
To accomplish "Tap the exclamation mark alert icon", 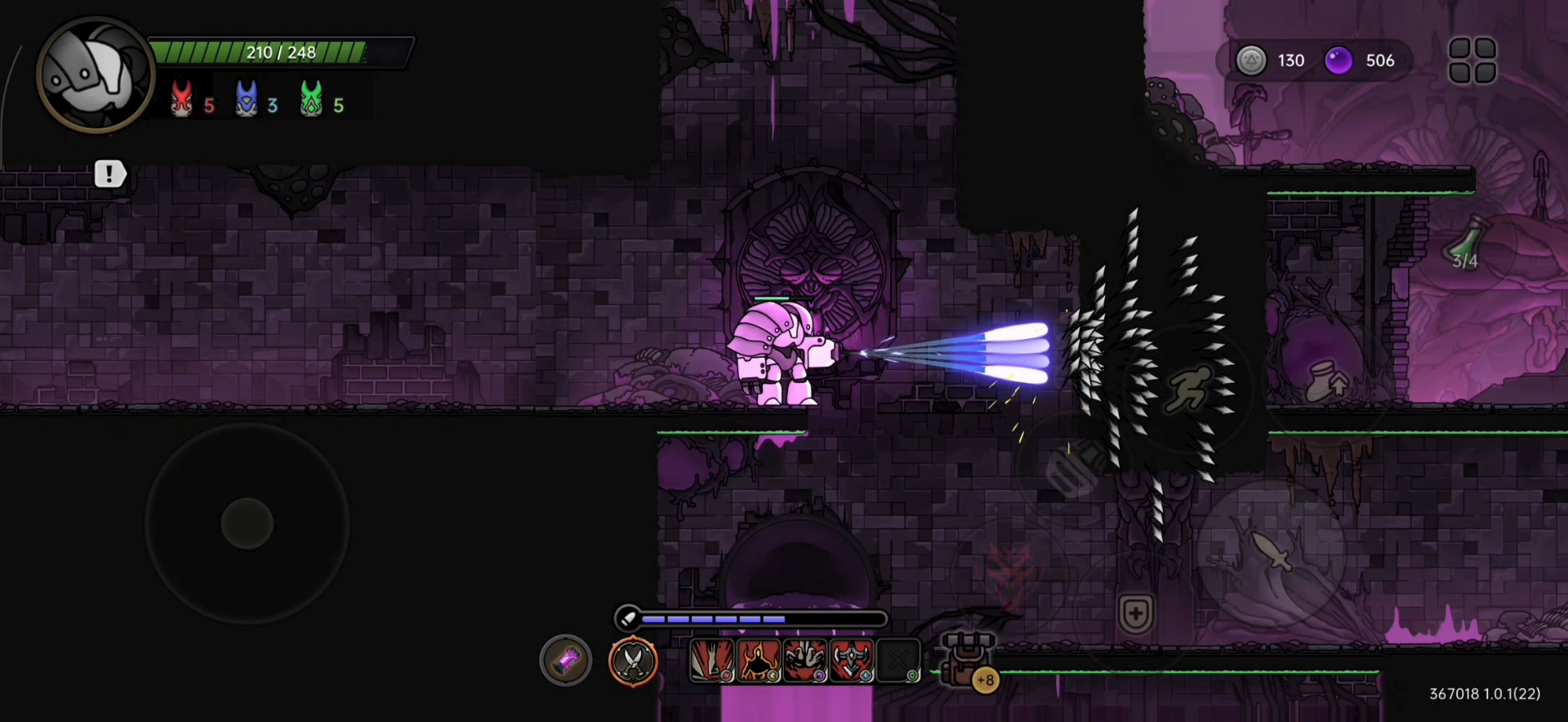I will coord(109,174).
